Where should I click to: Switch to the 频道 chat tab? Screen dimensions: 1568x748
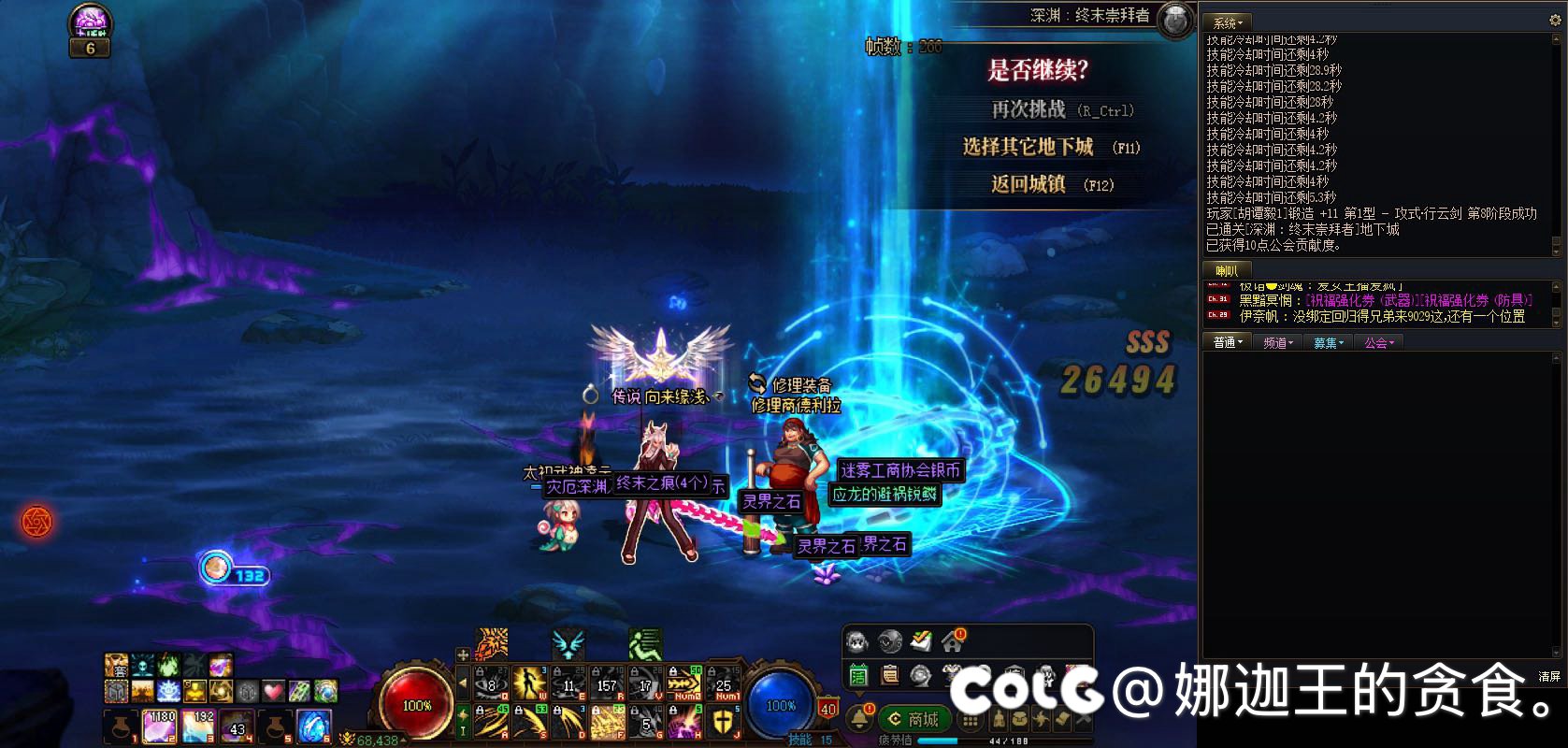click(x=1277, y=343)
